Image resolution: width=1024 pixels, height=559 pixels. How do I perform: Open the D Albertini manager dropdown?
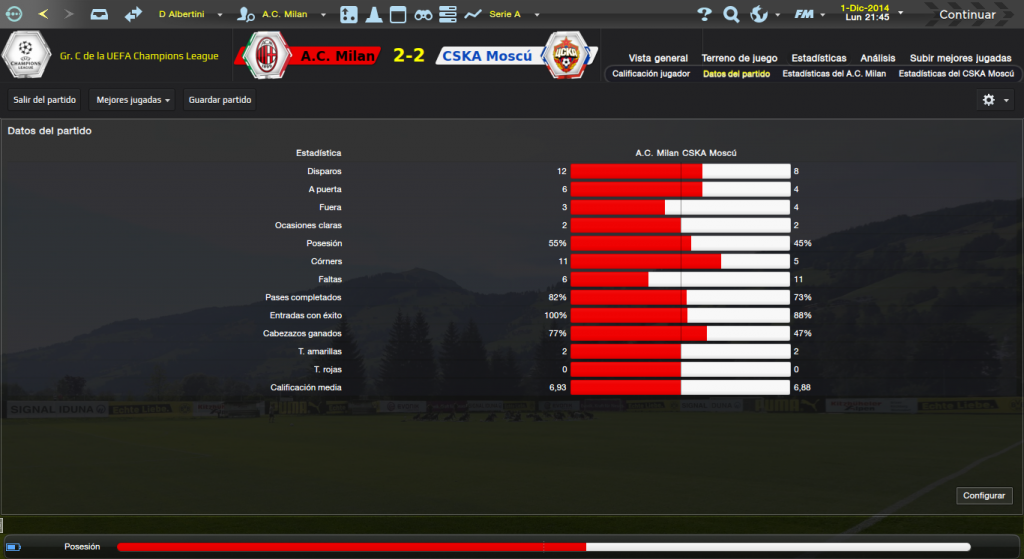tap(190, 15)
